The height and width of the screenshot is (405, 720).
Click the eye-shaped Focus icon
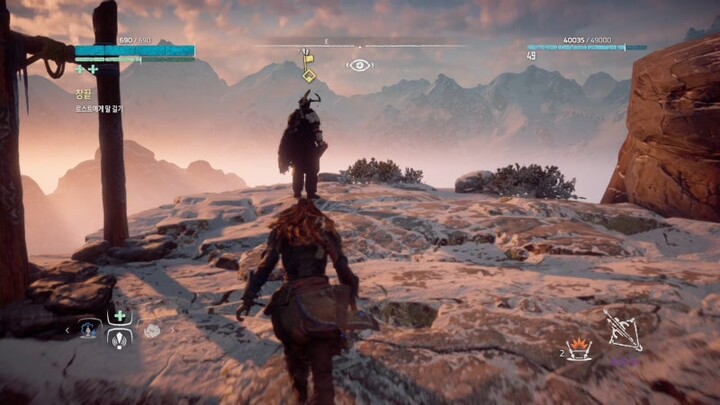tap(359, 65)
